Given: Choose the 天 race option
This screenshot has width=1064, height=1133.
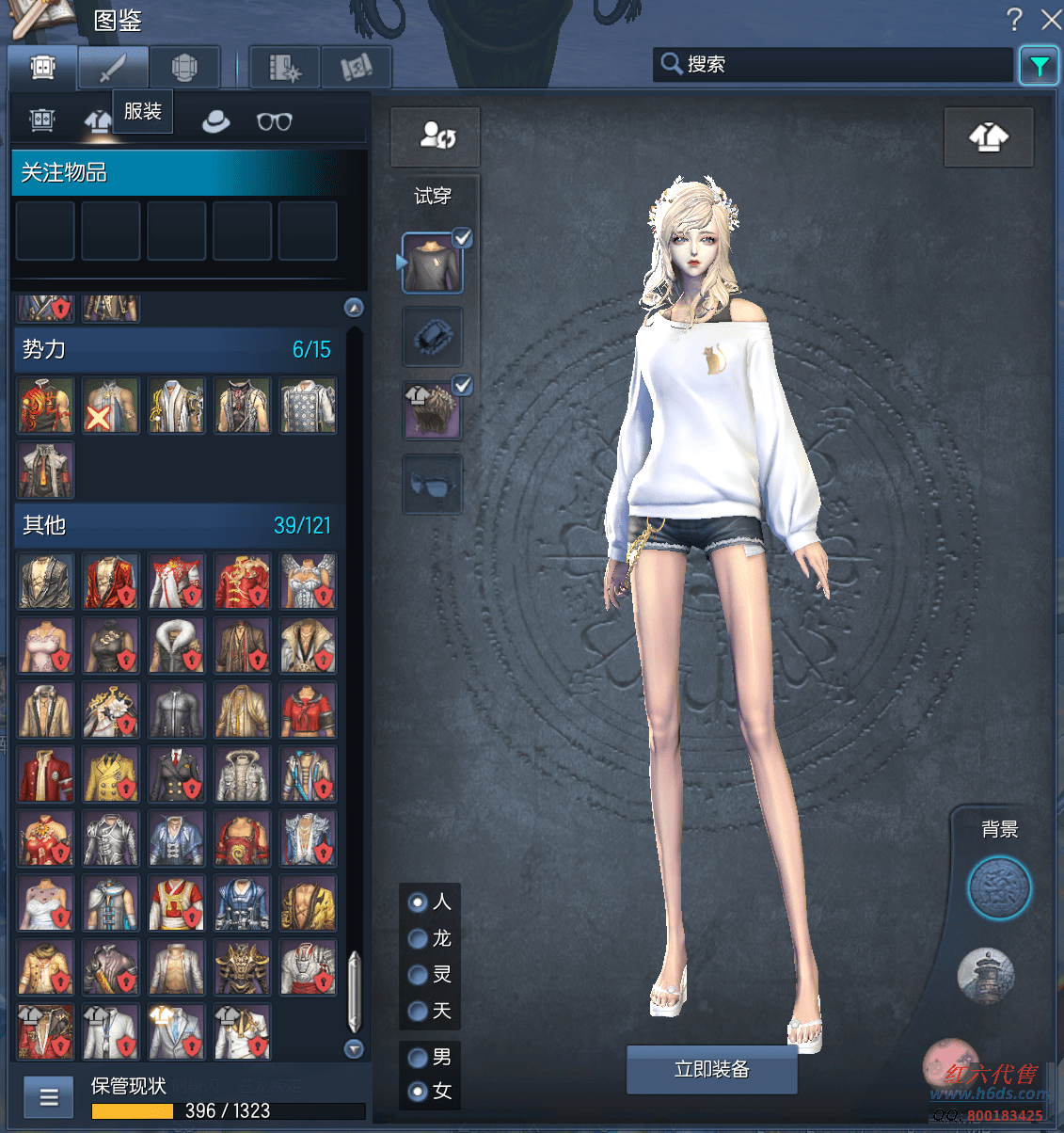Looking at the screenshot, I should tap(419, 1012).
